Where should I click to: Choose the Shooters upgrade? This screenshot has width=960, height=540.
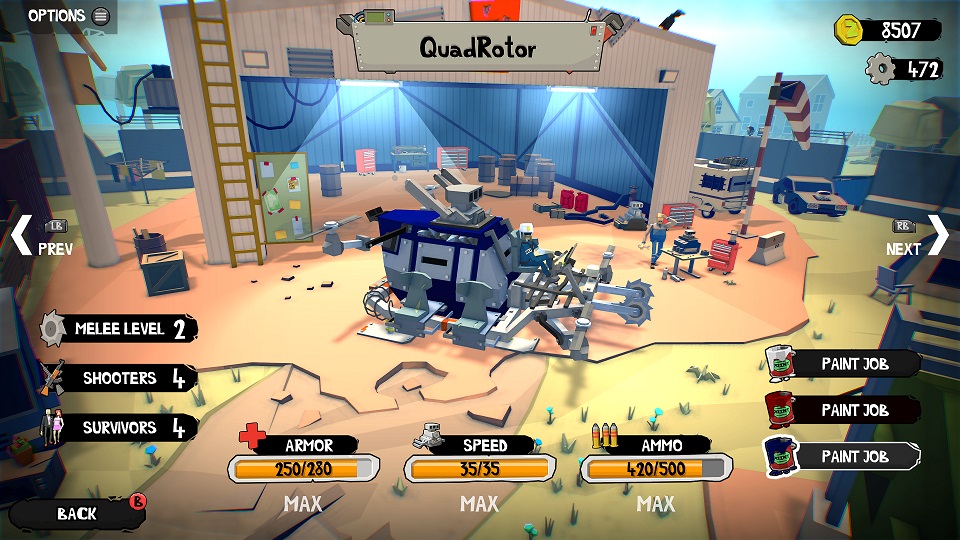120,378
